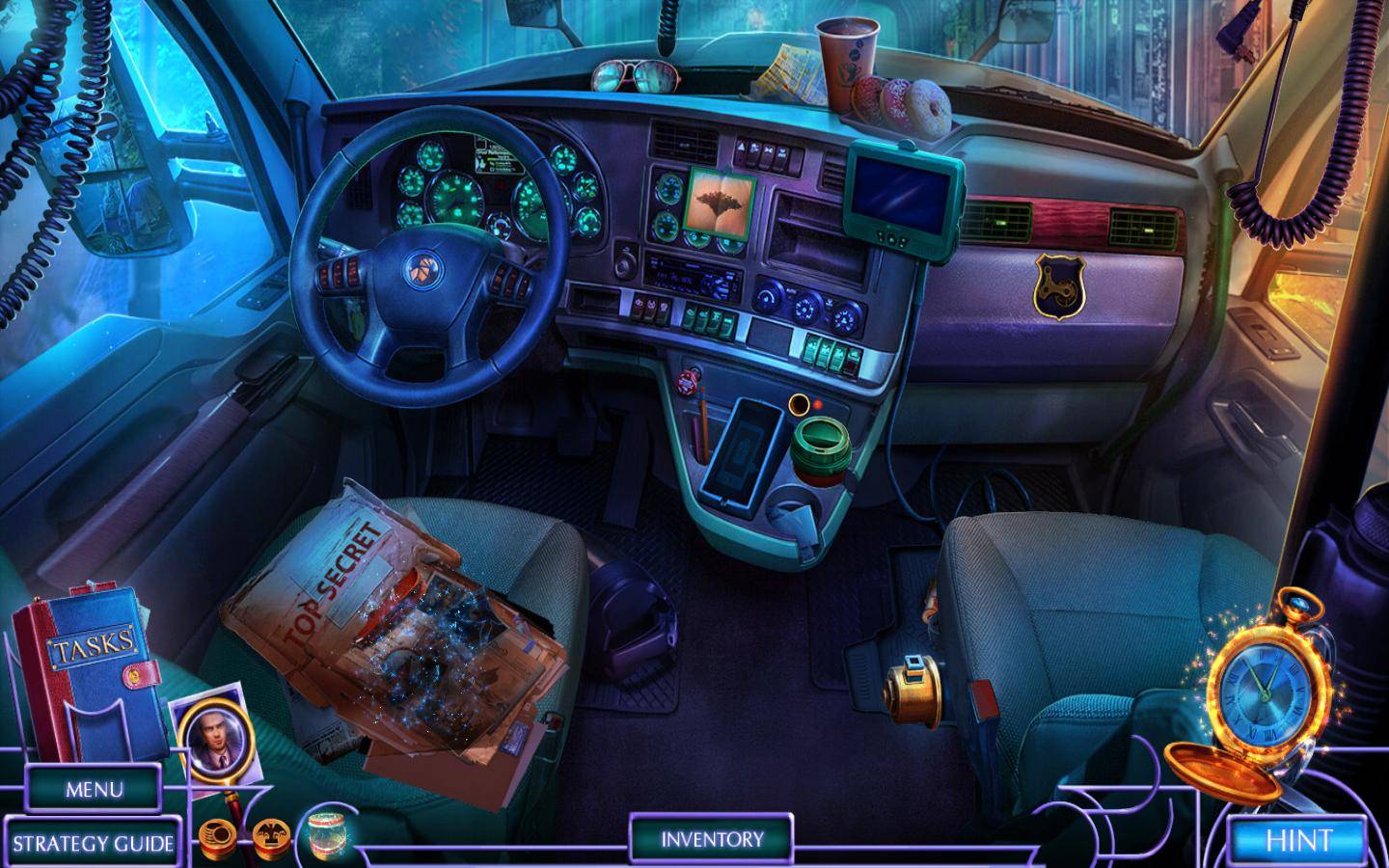Open the game Menu

coord(94,789)
